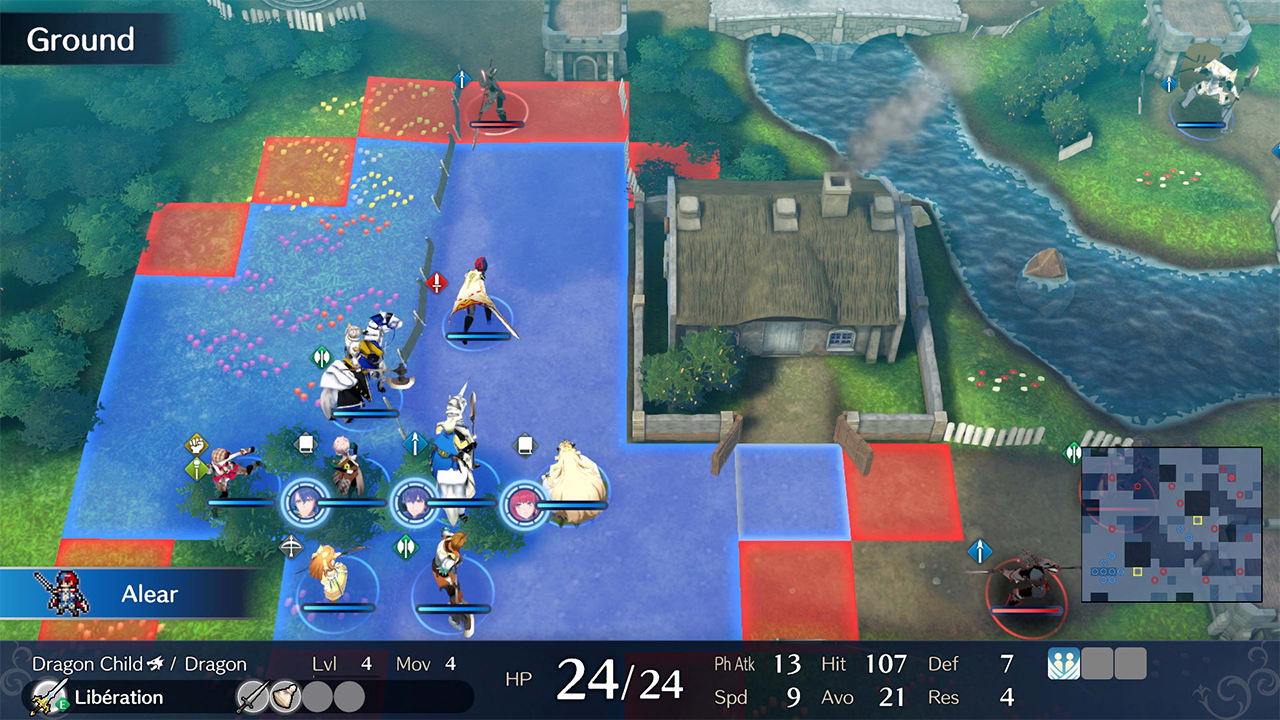Toggle the first empty emblem slot near the bond icon
Screen dimensions: 1280x720
click(x=1097, y=664)
